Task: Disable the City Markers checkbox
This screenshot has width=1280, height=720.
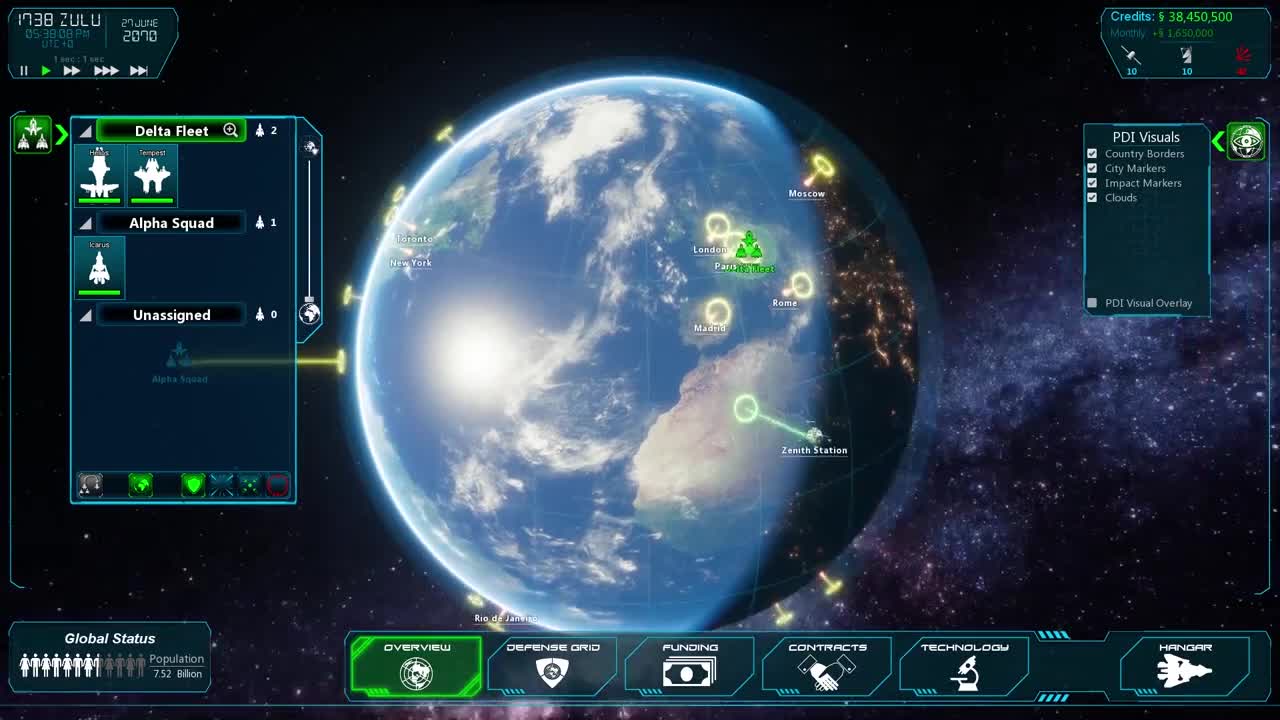Action: click(1094, 168)
